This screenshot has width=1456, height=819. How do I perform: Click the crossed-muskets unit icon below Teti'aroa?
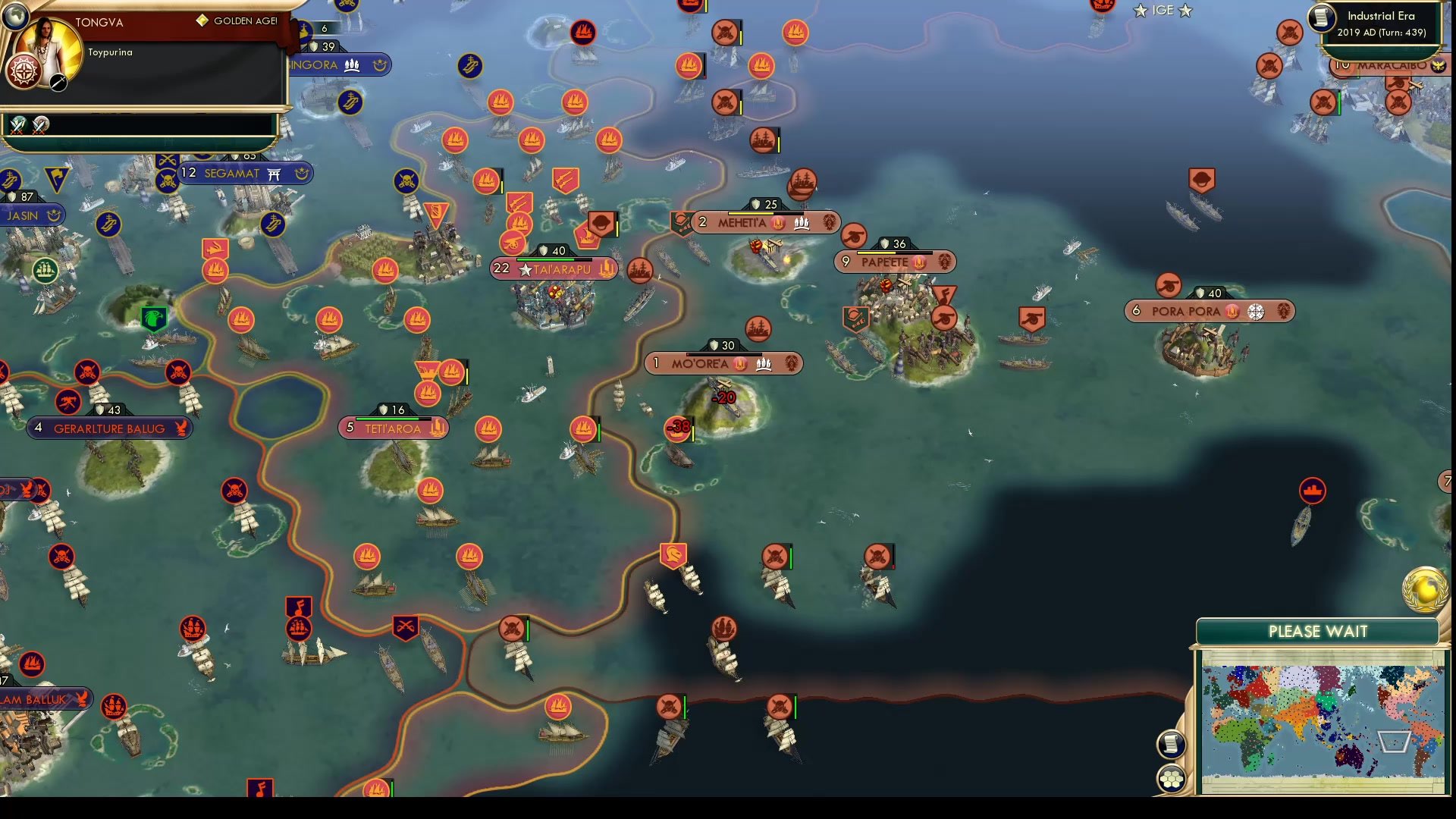point(405,626)
